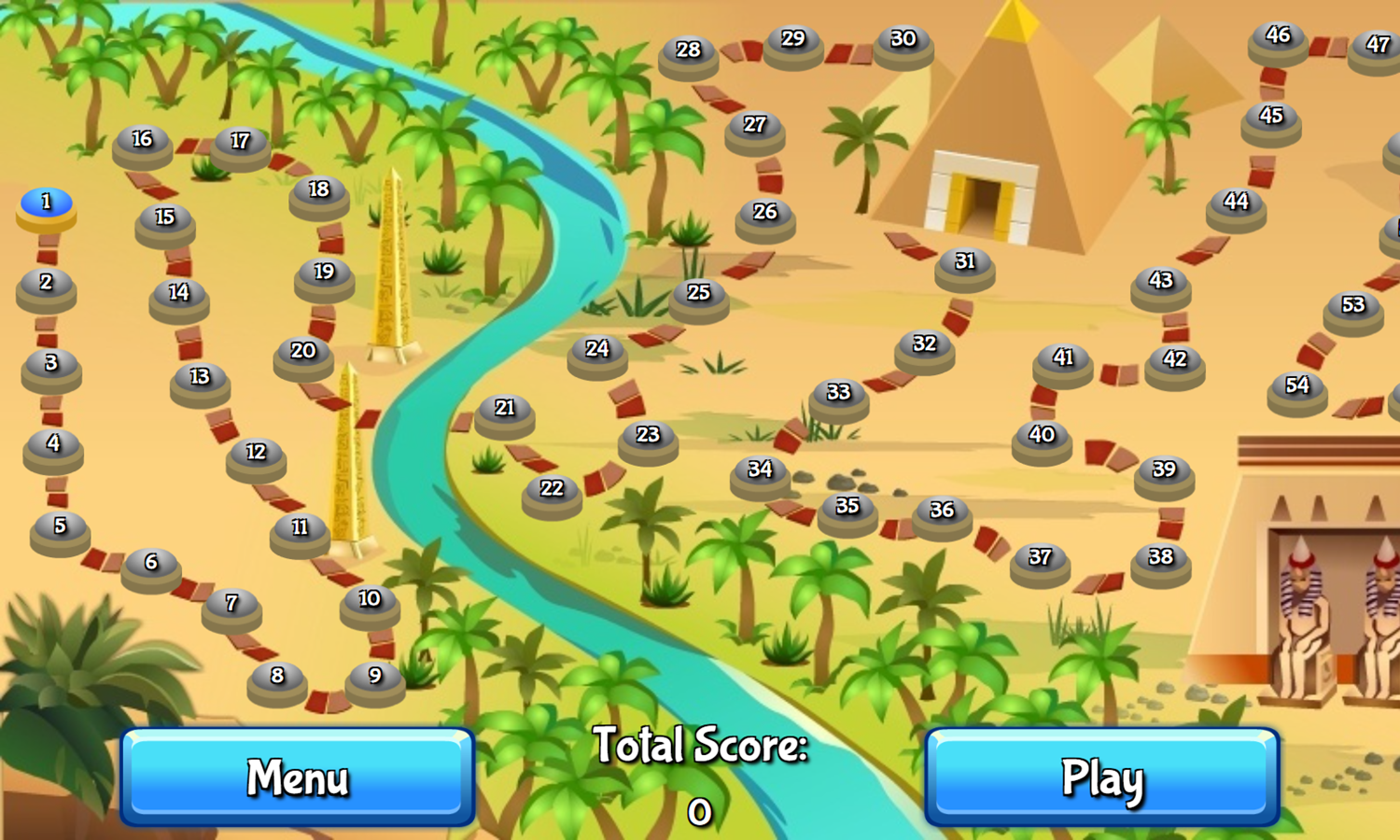The height and width of the screenshot is (840, 1400).
Task: Click level 33 in the map center
Action: tap(838, 393)
